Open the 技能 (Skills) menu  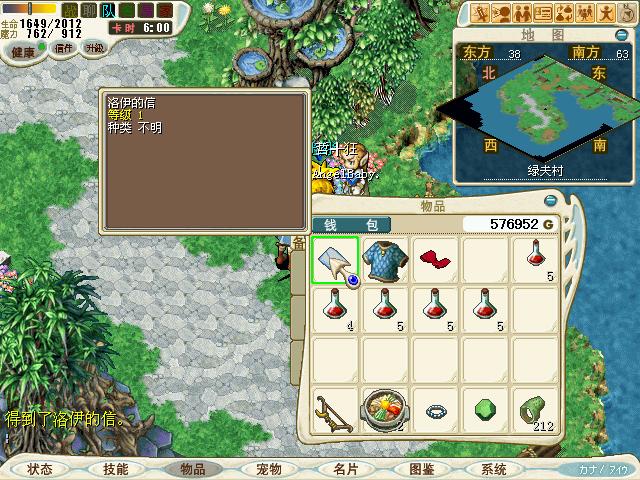116,469
